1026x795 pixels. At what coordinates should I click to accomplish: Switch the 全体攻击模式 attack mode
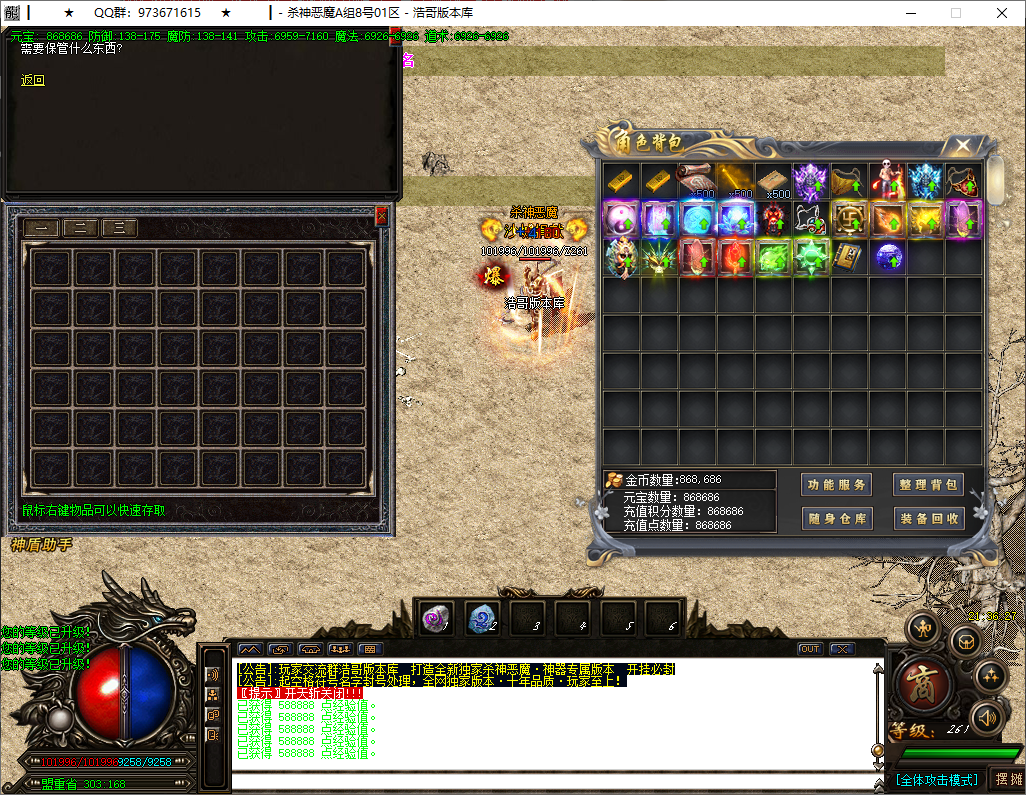point(937,779)
